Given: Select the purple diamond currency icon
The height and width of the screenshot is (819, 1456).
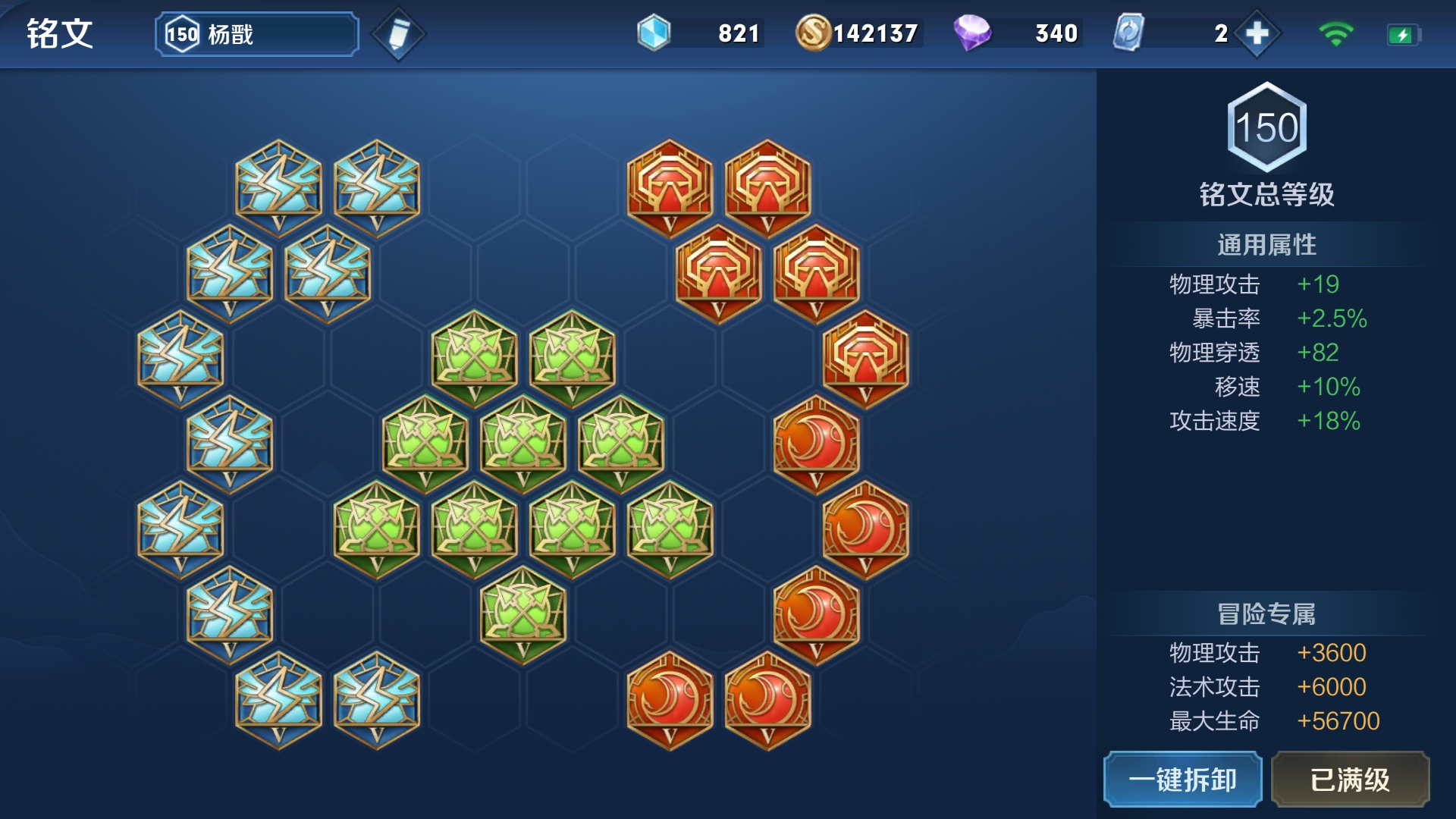Looking at the screenshot, I should coord(972,33).
